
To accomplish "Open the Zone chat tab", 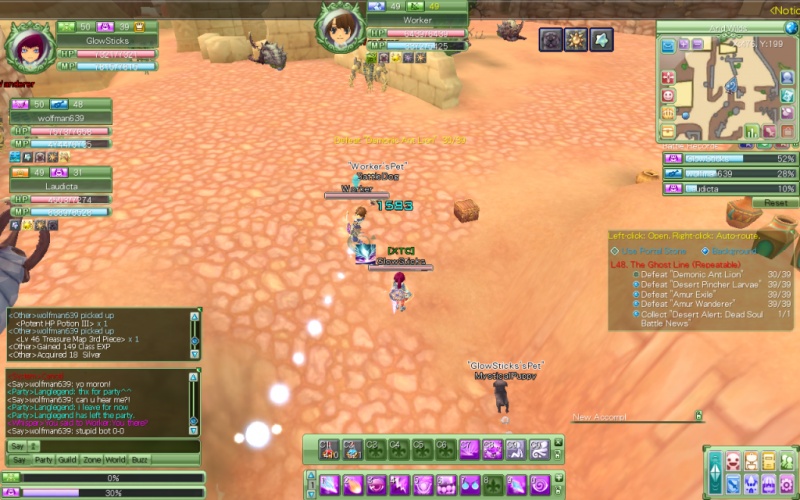I will click(93, 460).
